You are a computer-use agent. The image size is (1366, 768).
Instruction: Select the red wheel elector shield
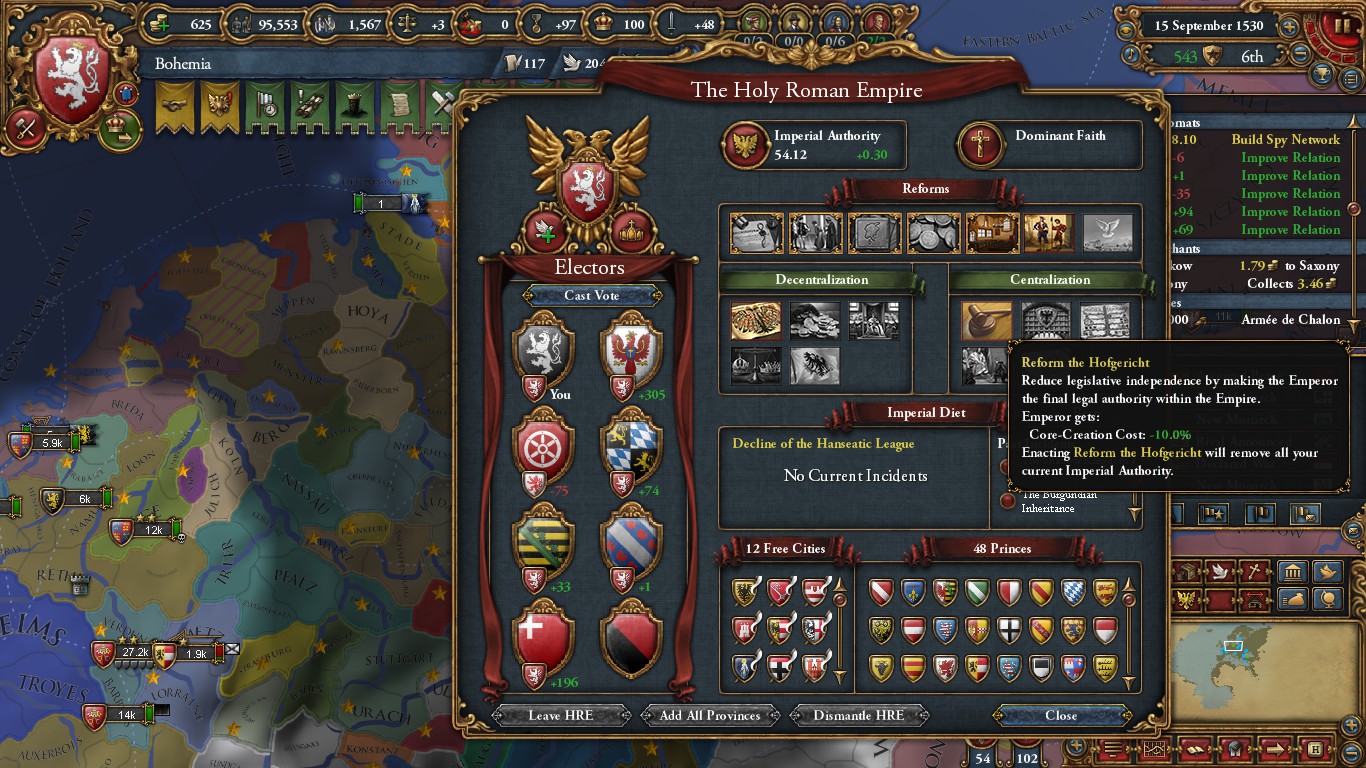[x=542, y=450]
